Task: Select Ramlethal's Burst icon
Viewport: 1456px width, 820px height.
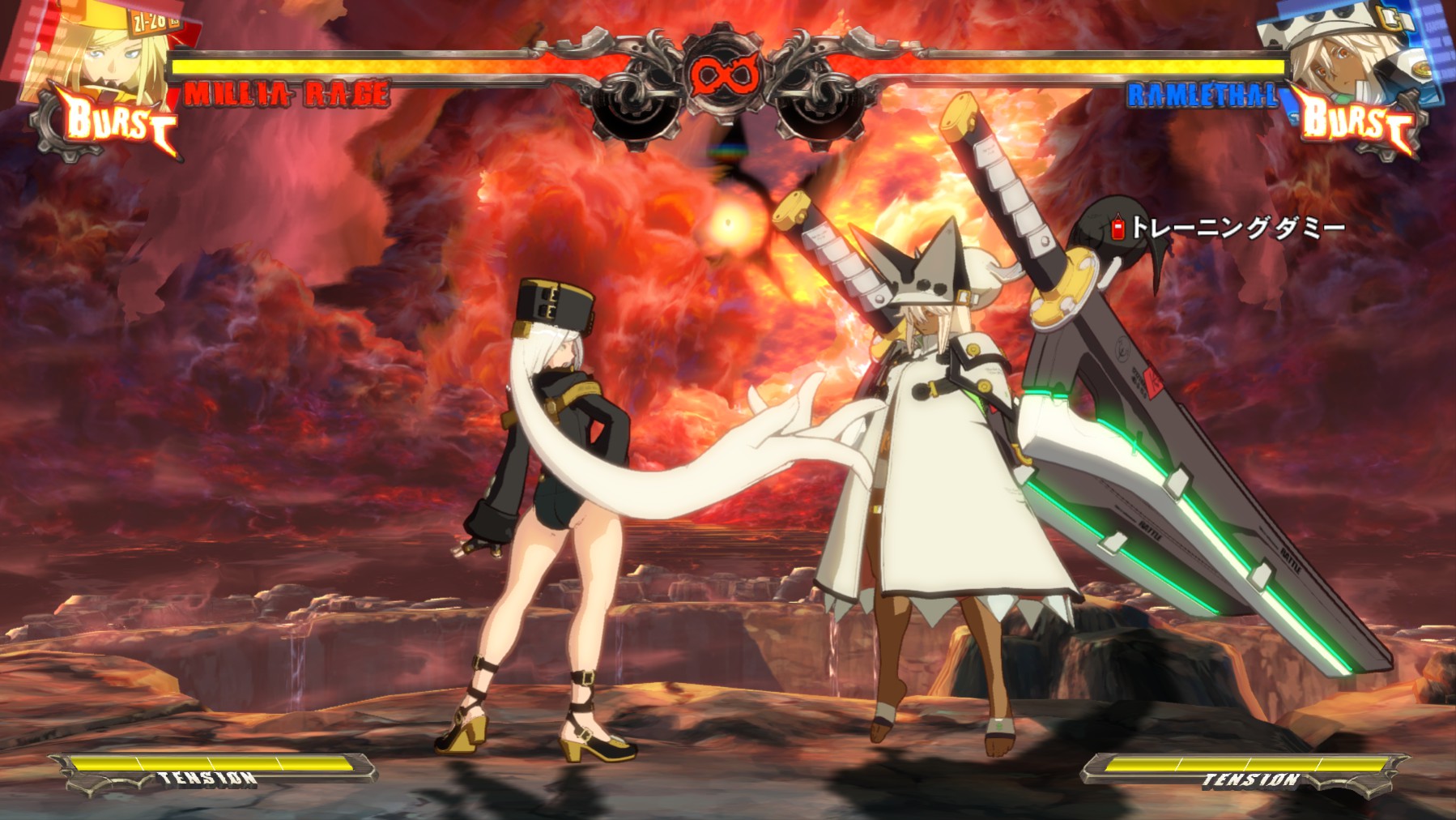Action: coord(1358,122)
